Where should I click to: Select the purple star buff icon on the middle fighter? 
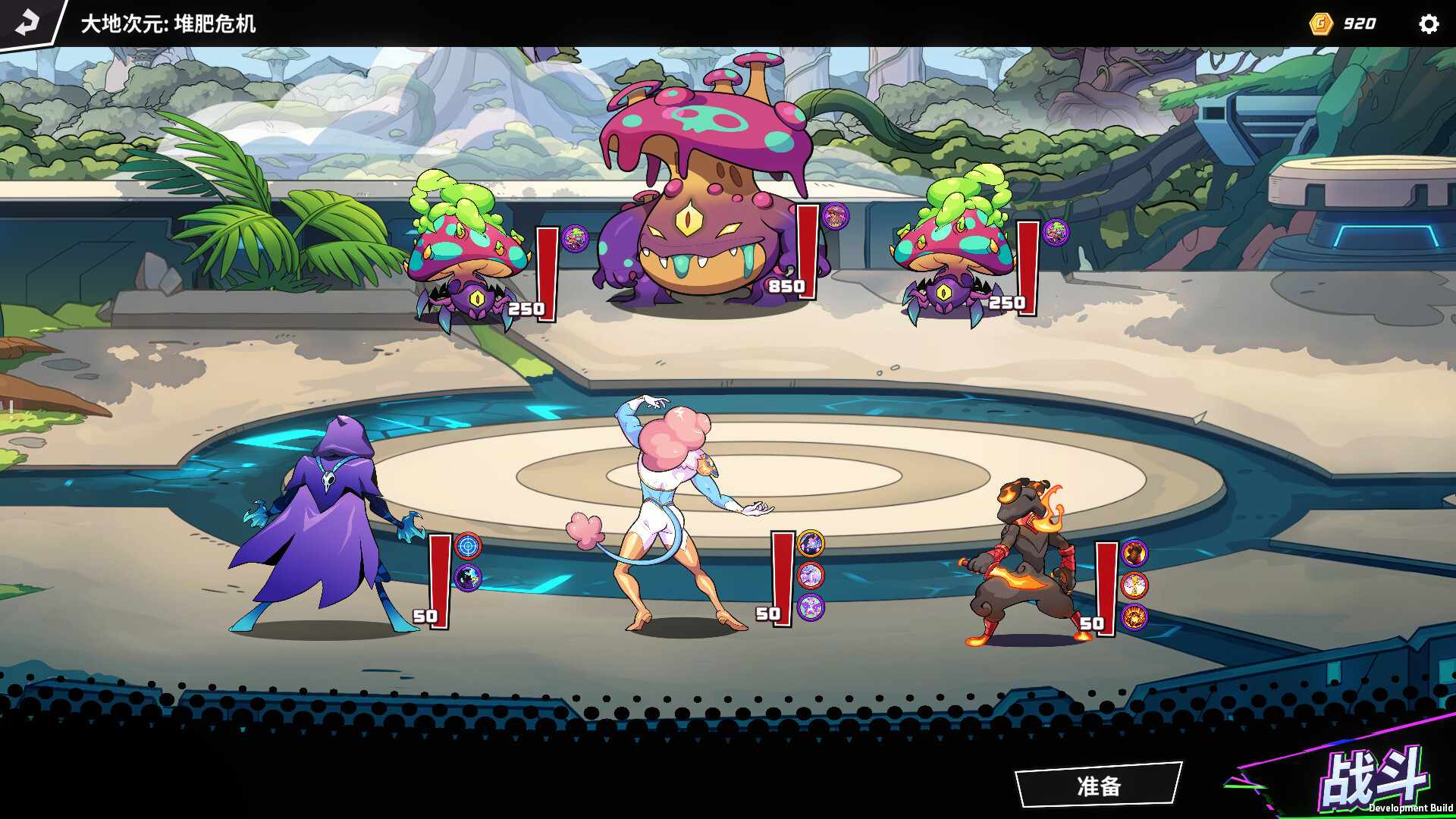tap(811, 607)
